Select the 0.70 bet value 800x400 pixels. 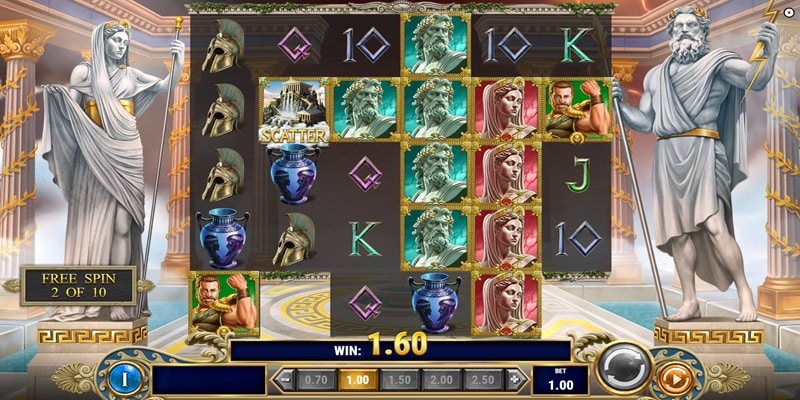pyautogui.click(x=314, y=380)
